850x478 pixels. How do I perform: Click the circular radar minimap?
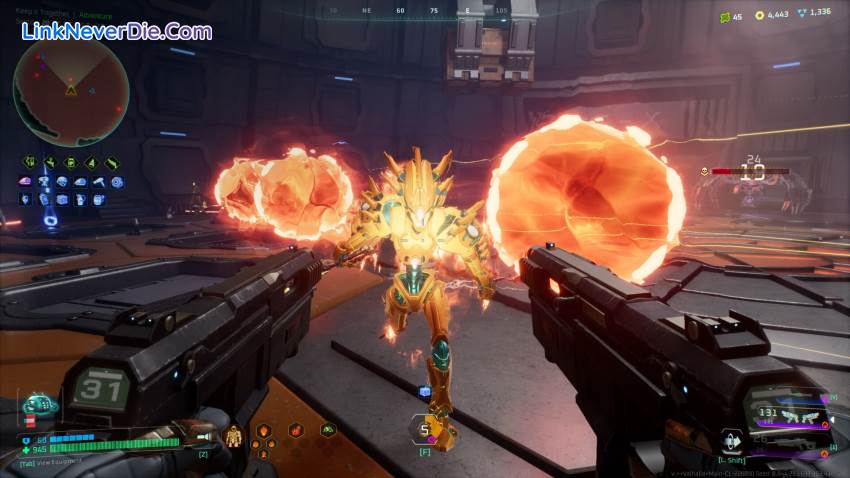point(70,88)
